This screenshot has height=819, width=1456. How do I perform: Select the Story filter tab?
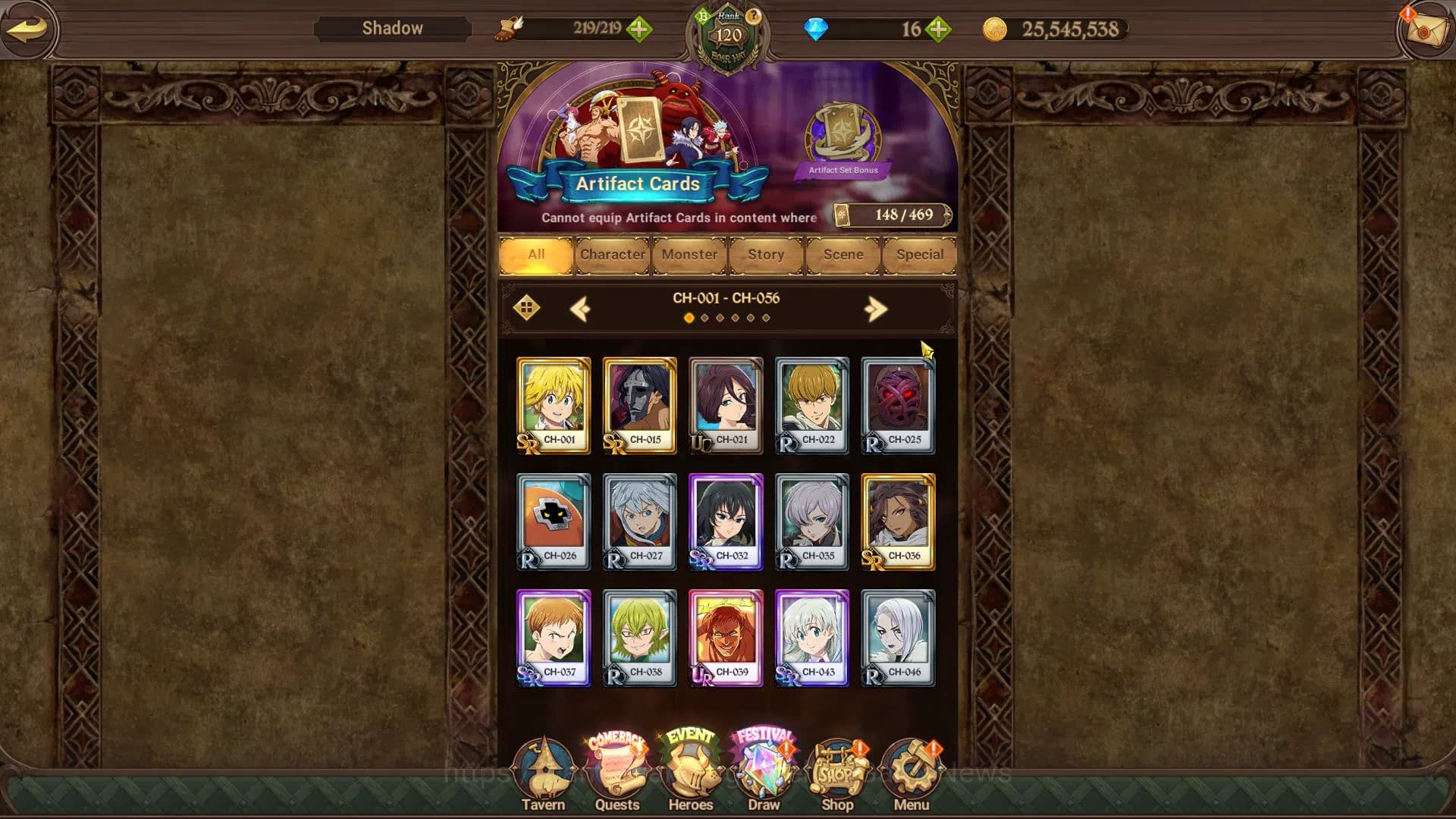click(764, 255)
